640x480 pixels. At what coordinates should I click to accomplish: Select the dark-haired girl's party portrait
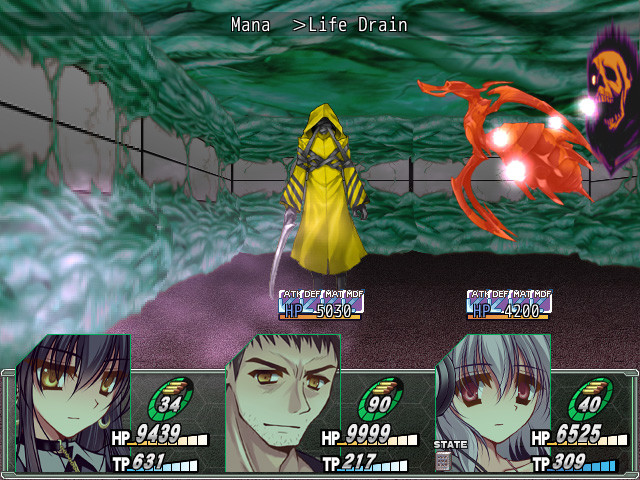(72, 402)
